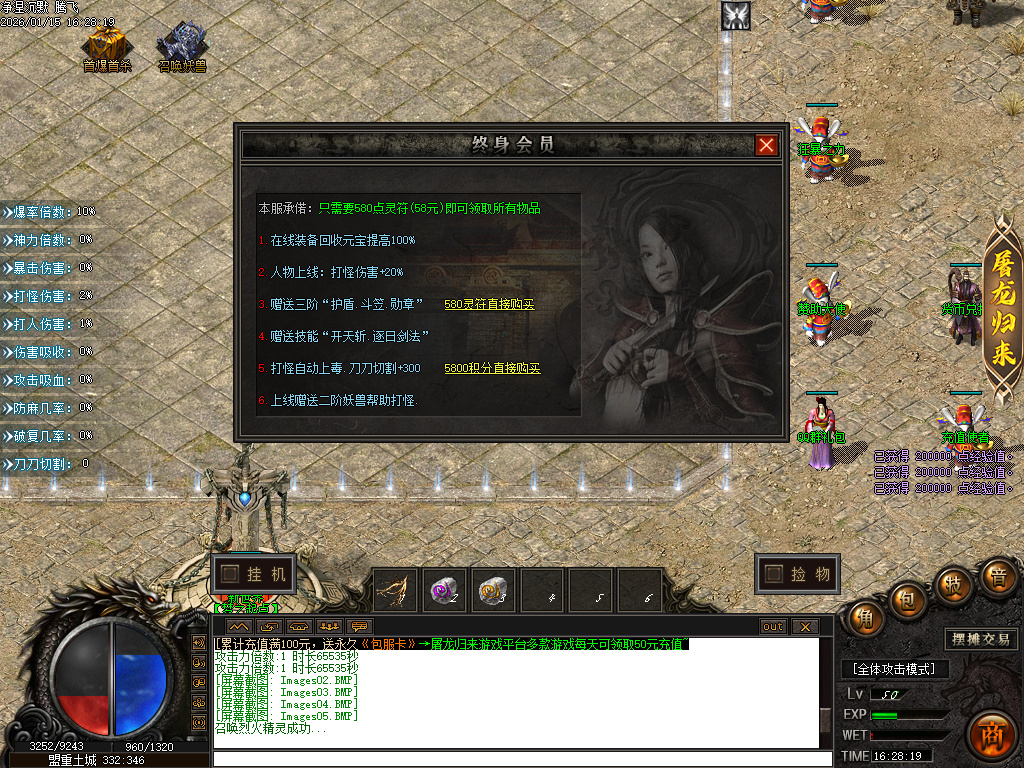This screenshot has height=768, width=1024.
Task: Close the 终身会员 membership window
Action: click(766, 145)
